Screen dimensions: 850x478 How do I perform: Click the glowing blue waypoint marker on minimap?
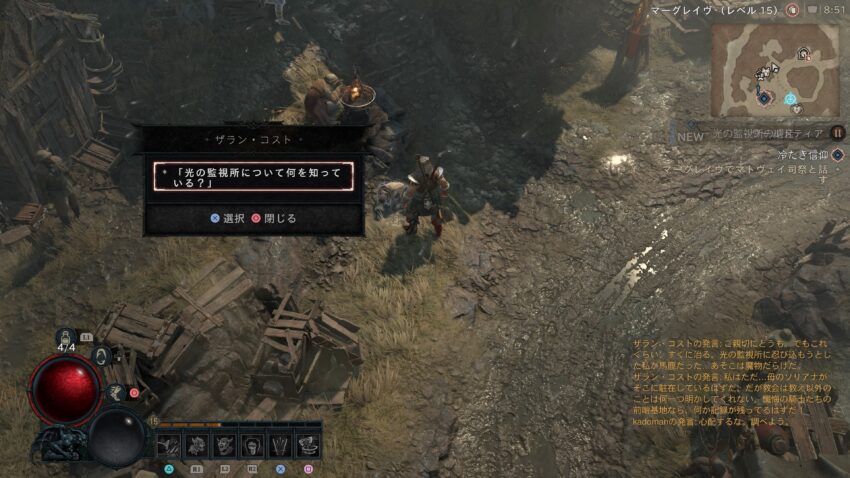pos(790,99)
